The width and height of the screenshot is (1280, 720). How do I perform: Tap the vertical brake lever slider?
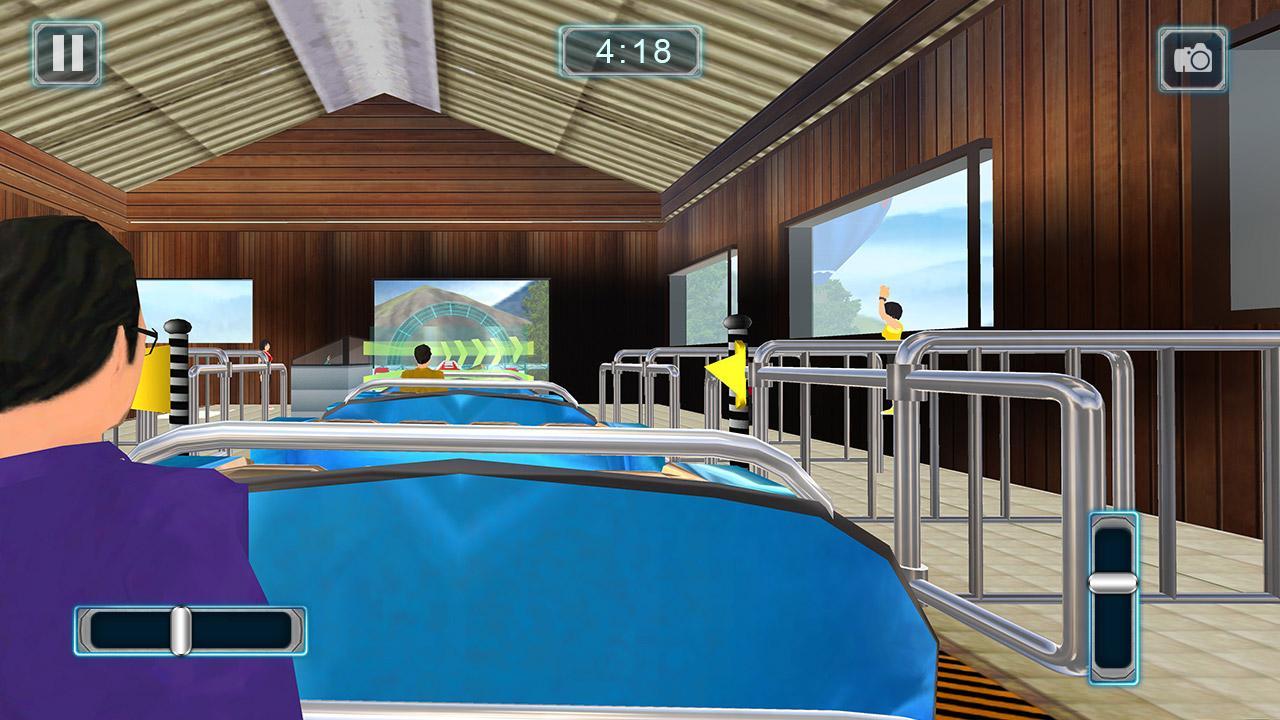pos(1113,600)
